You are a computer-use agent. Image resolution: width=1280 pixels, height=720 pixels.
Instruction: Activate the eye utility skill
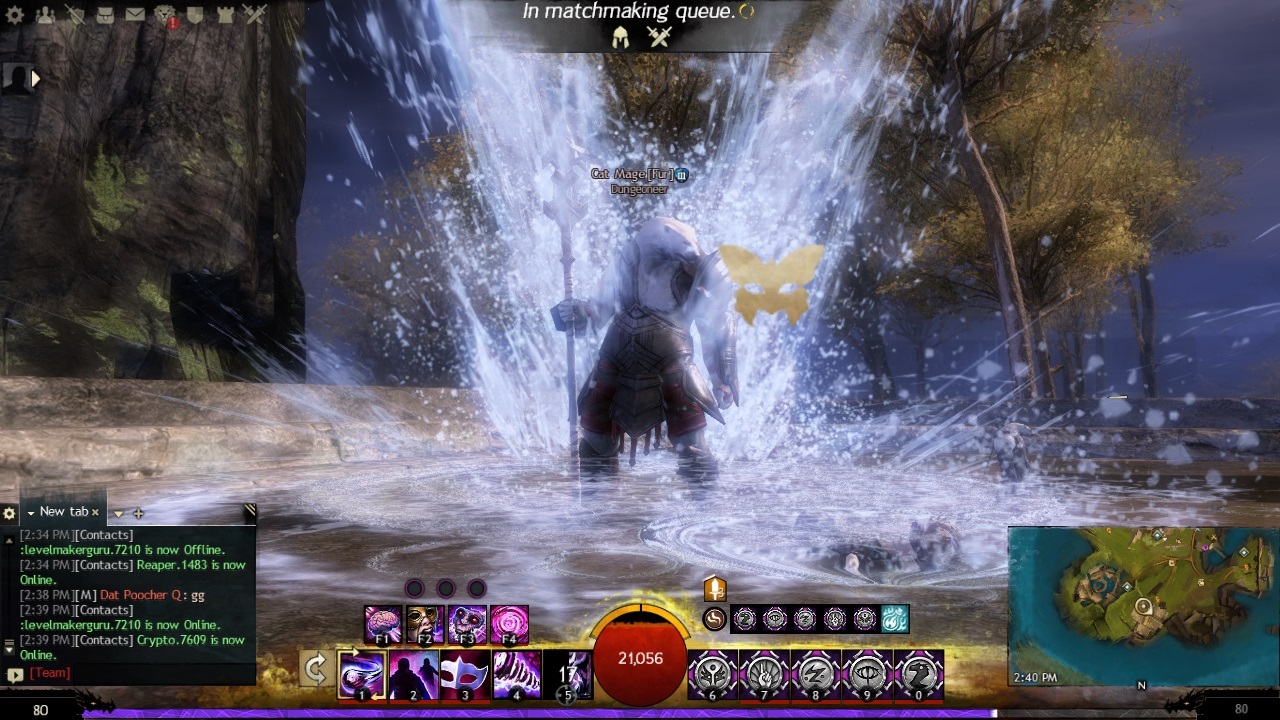866,674
